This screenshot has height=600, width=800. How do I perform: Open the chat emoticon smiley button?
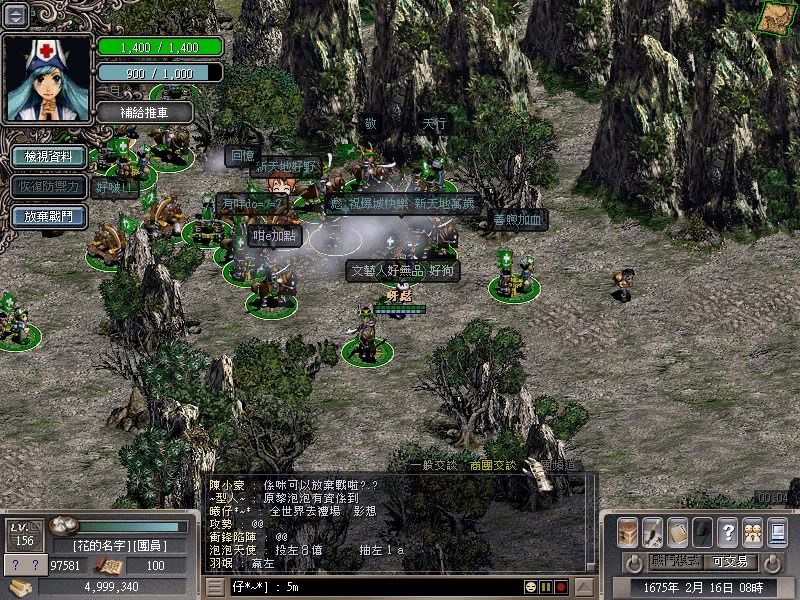coord(530,586)
